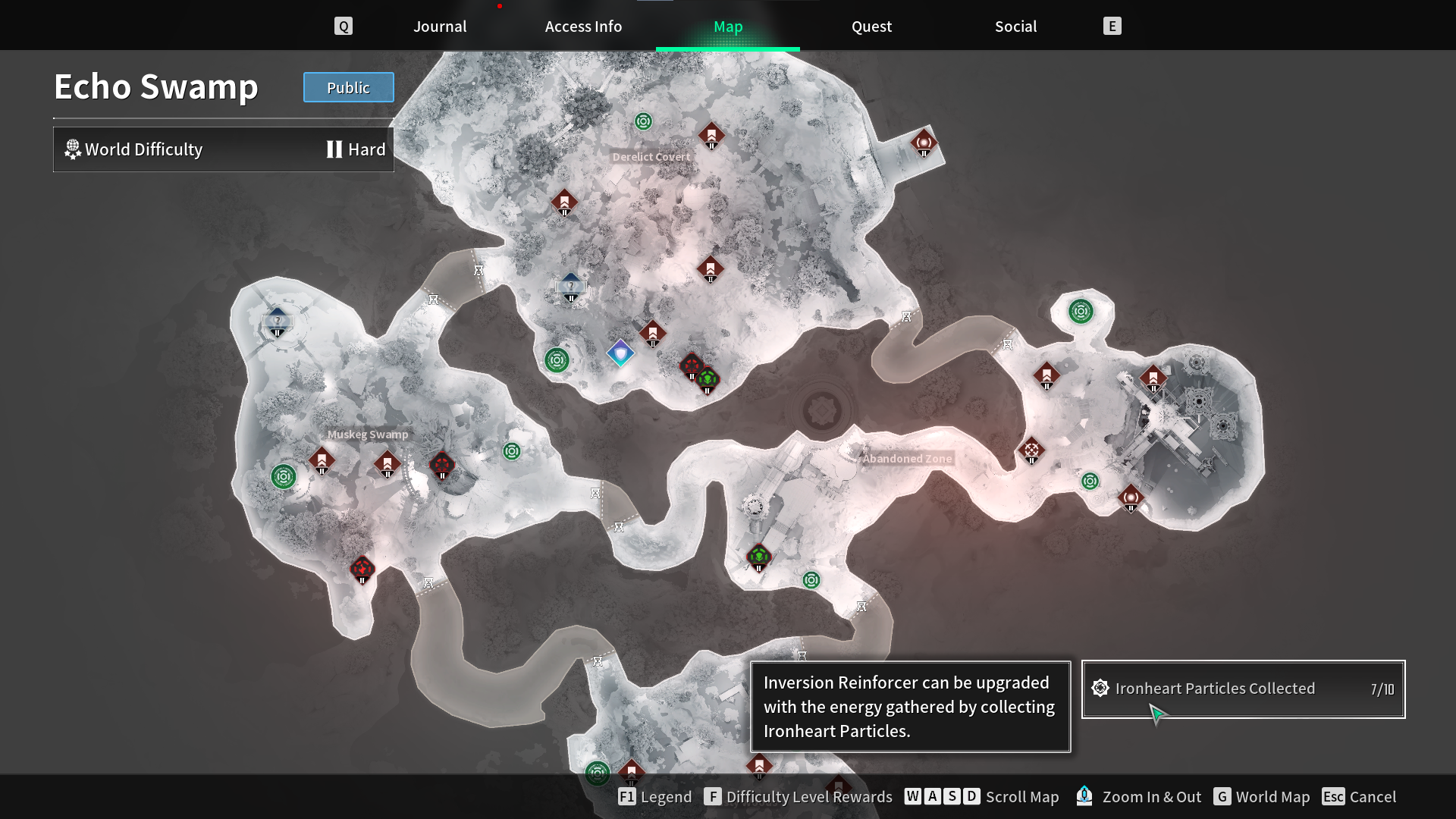Switch to the Quest tab
The image size is (1456, 819).
click(871, 26)
